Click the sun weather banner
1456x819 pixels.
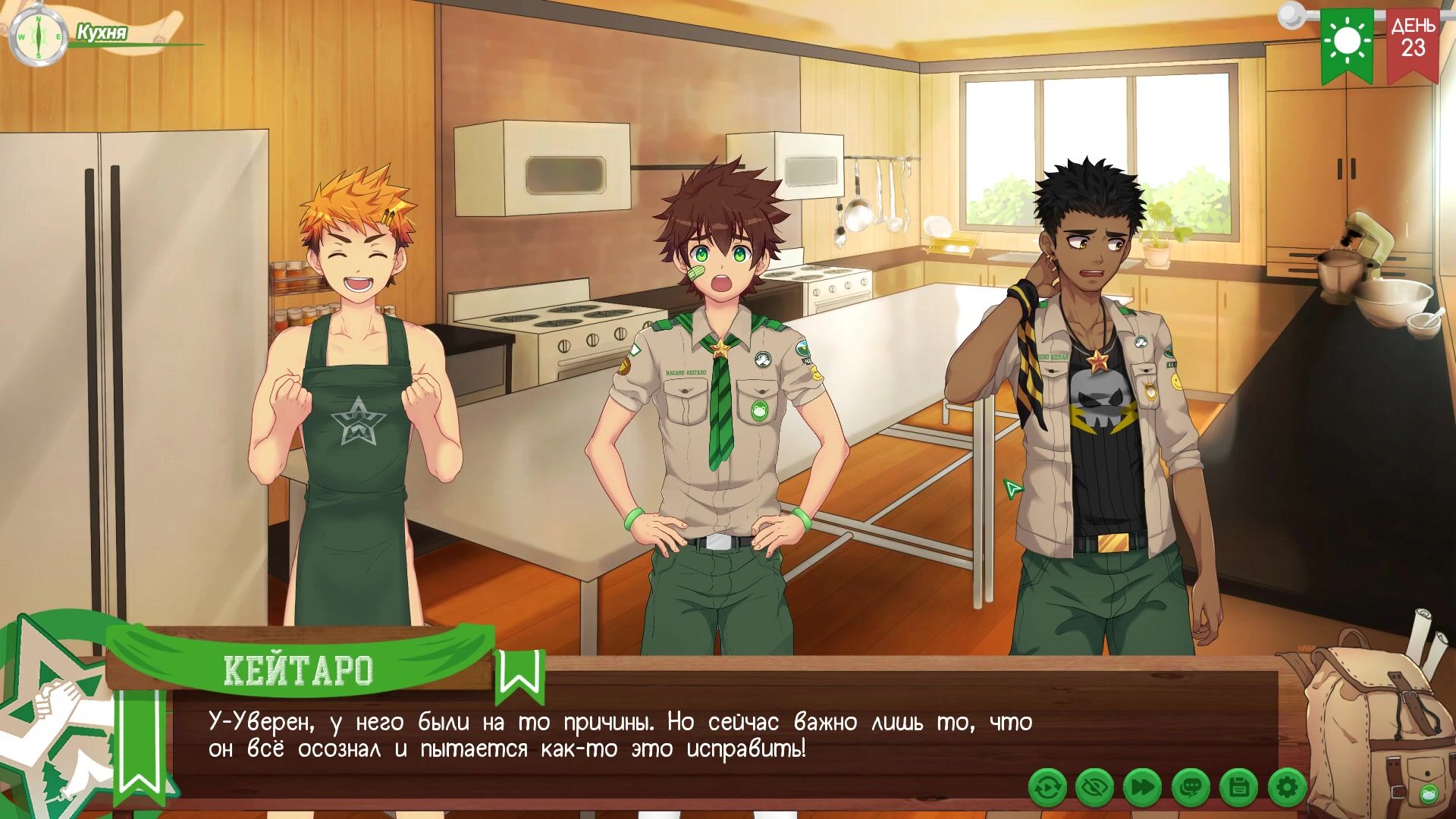[1348, 43]
